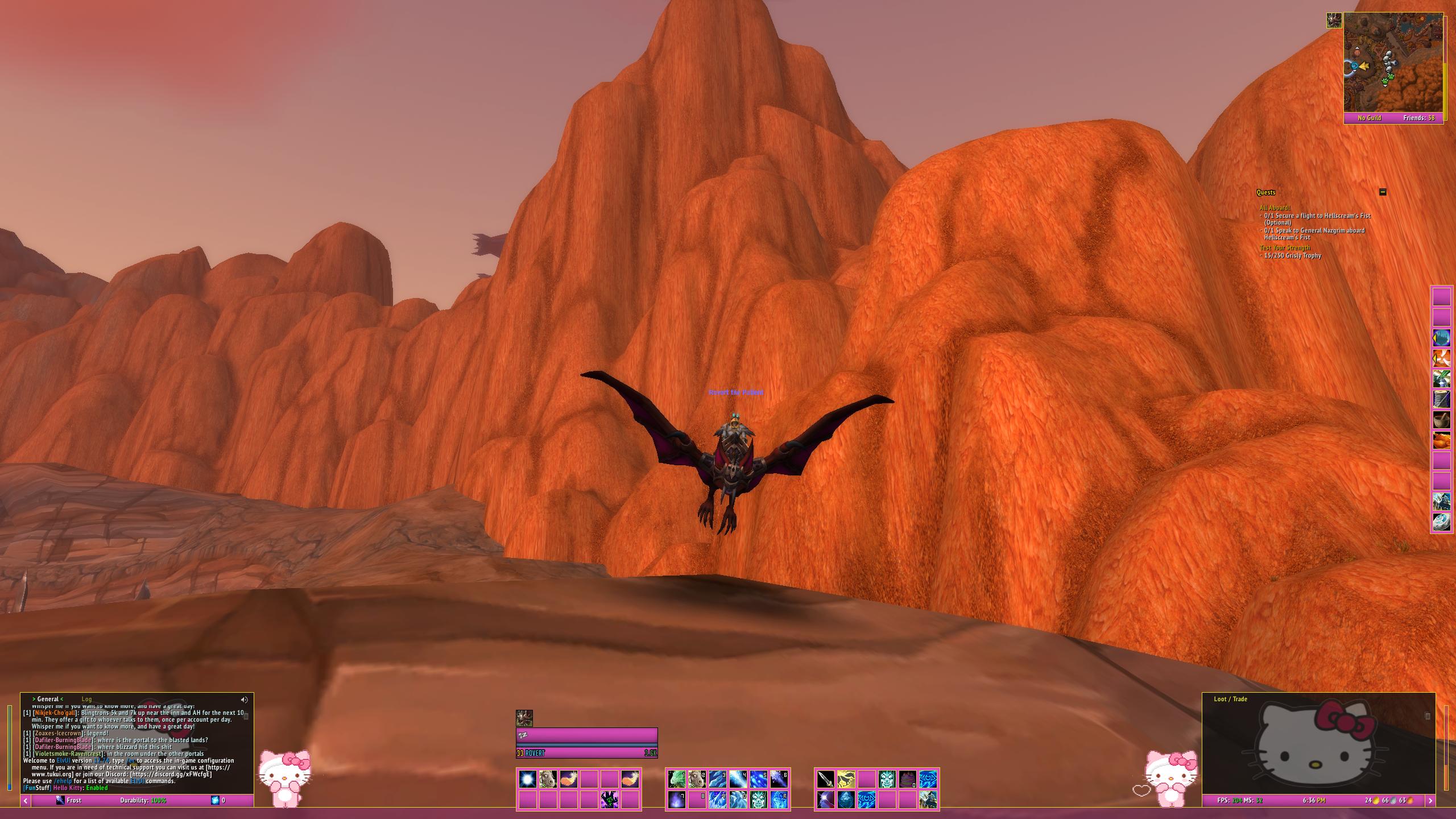Use the sword icon action slot
The width and height of the screenshot is (1456, 819).
[825, 779]
